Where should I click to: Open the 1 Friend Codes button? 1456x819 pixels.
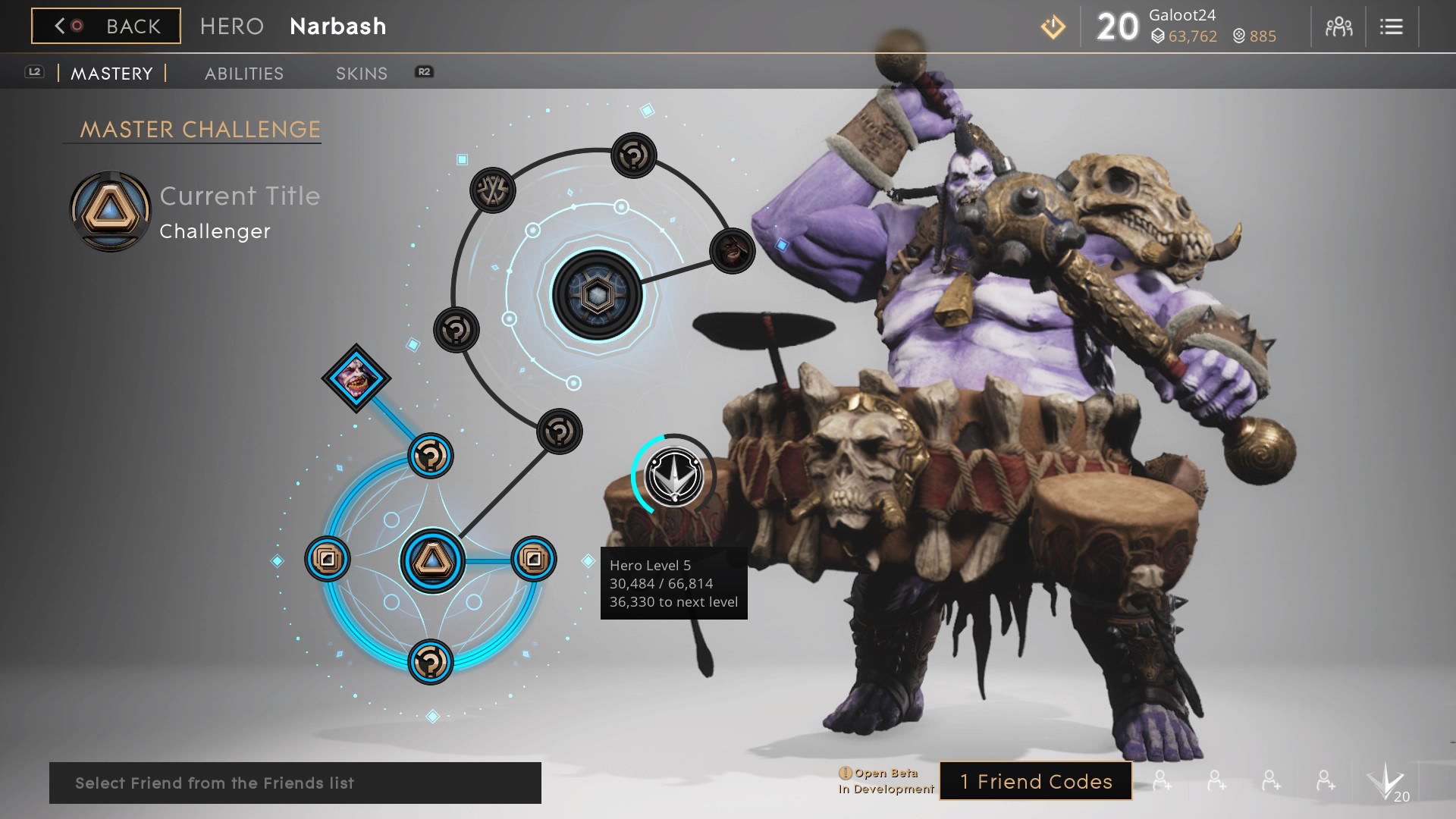click(1036, 781)
